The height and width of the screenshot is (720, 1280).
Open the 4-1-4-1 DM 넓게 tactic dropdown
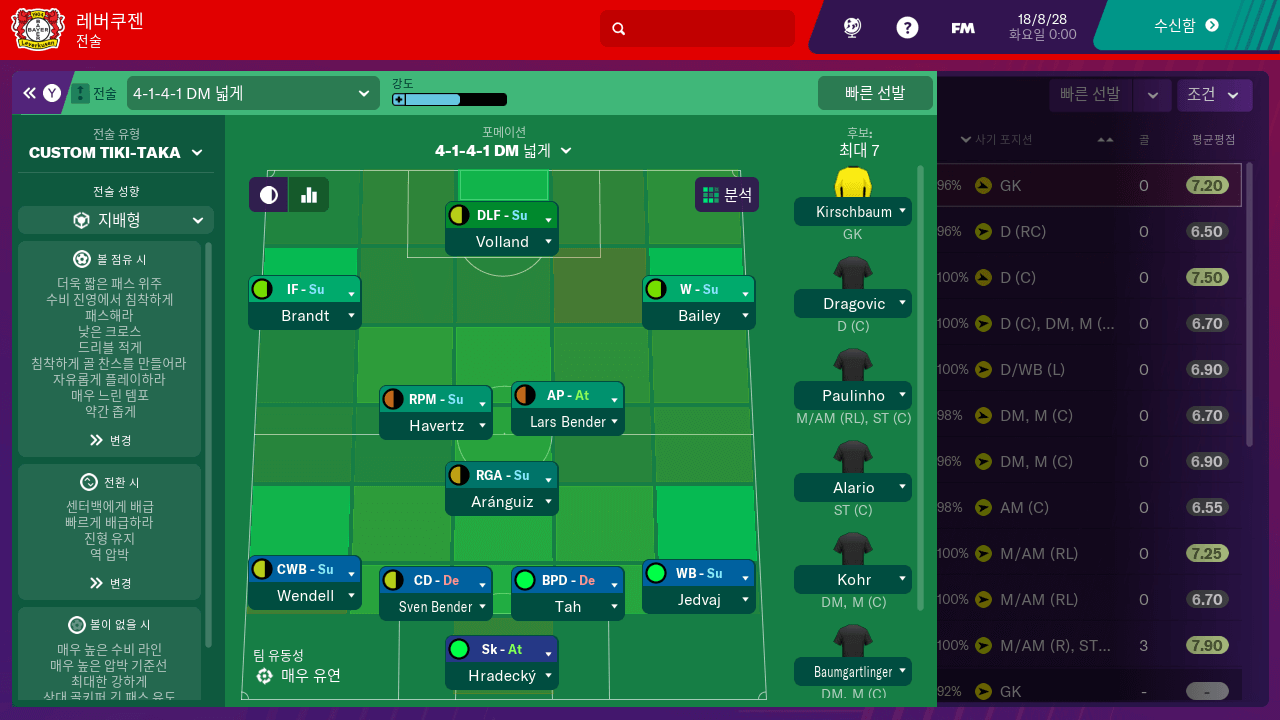coord(251,94)
